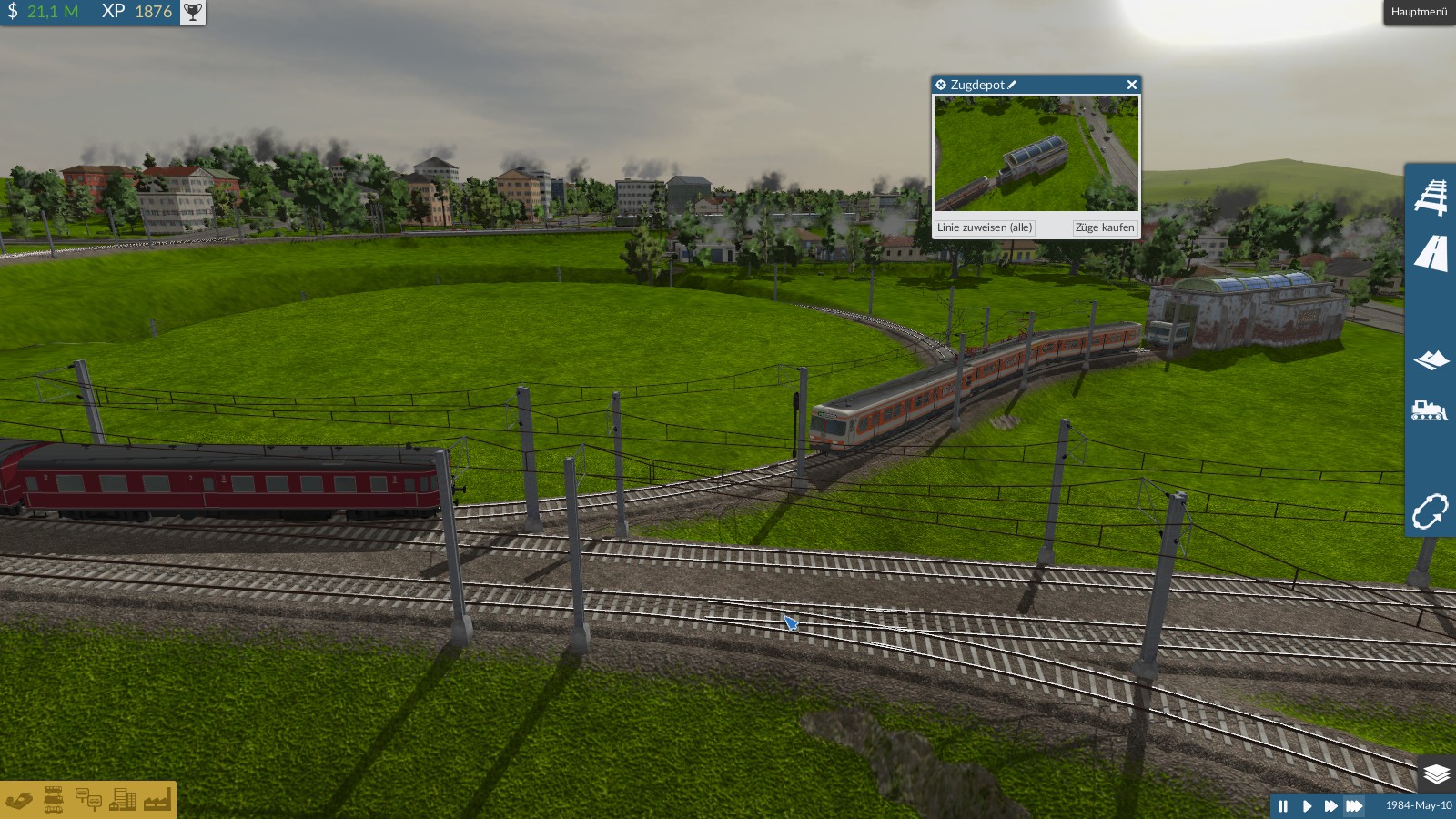Open the line manager loop icon
Screen dimensions: 1456x819
[x=1430, y=511]
